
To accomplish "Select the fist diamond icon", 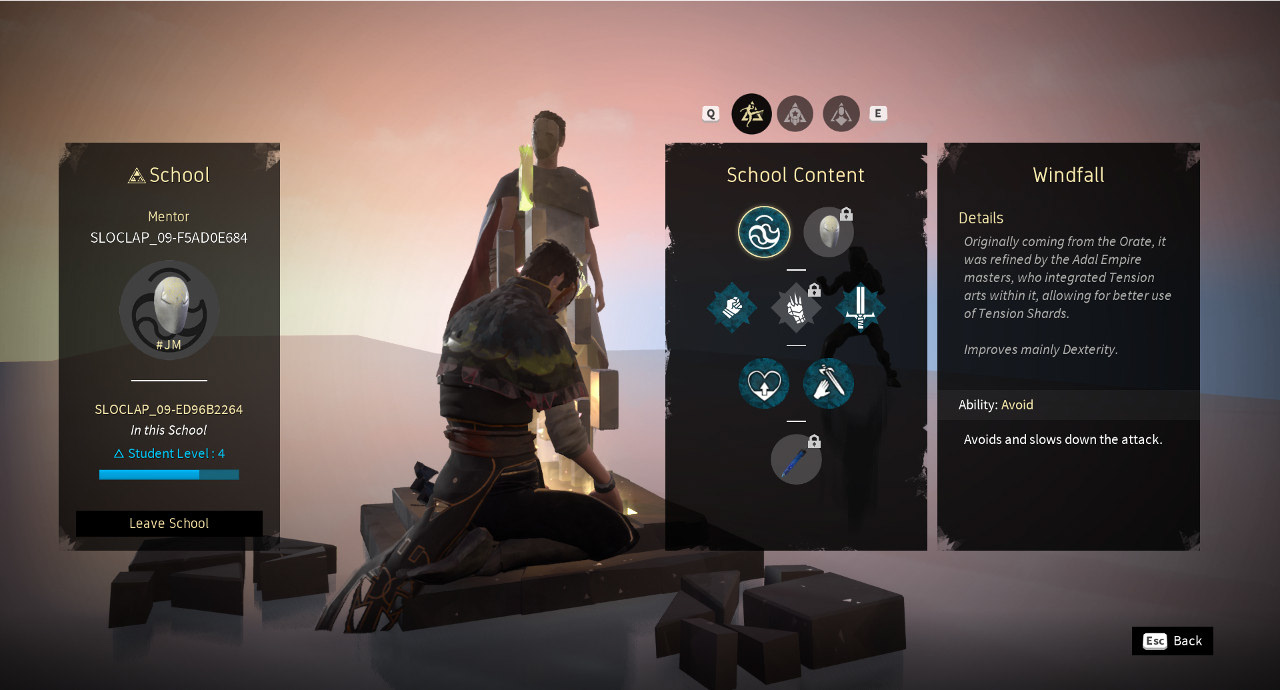I will coord(733,308).
